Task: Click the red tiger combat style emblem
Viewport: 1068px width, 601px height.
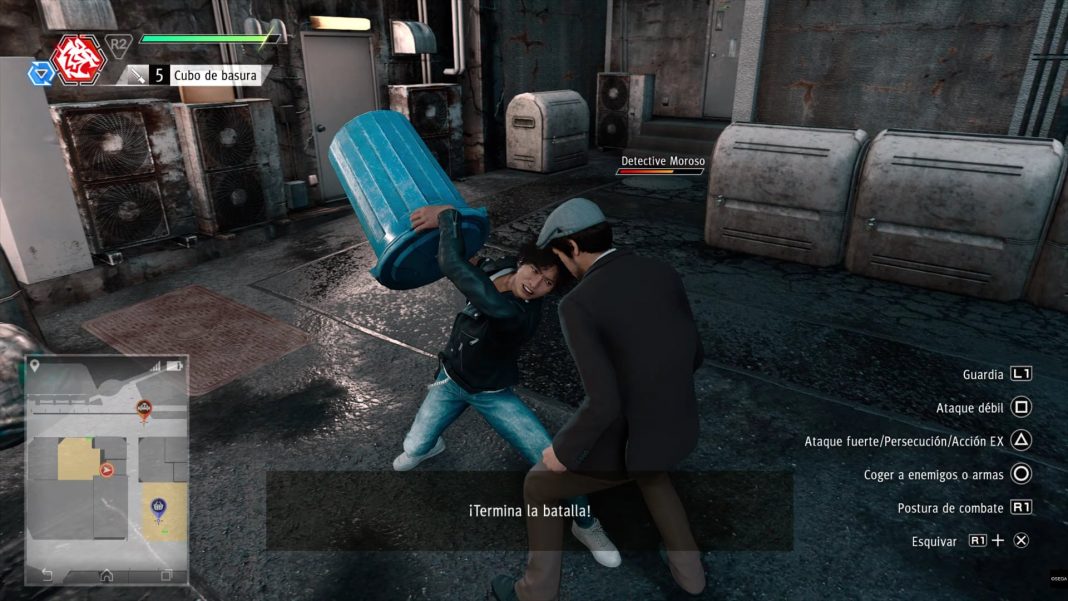Action: 79,58
